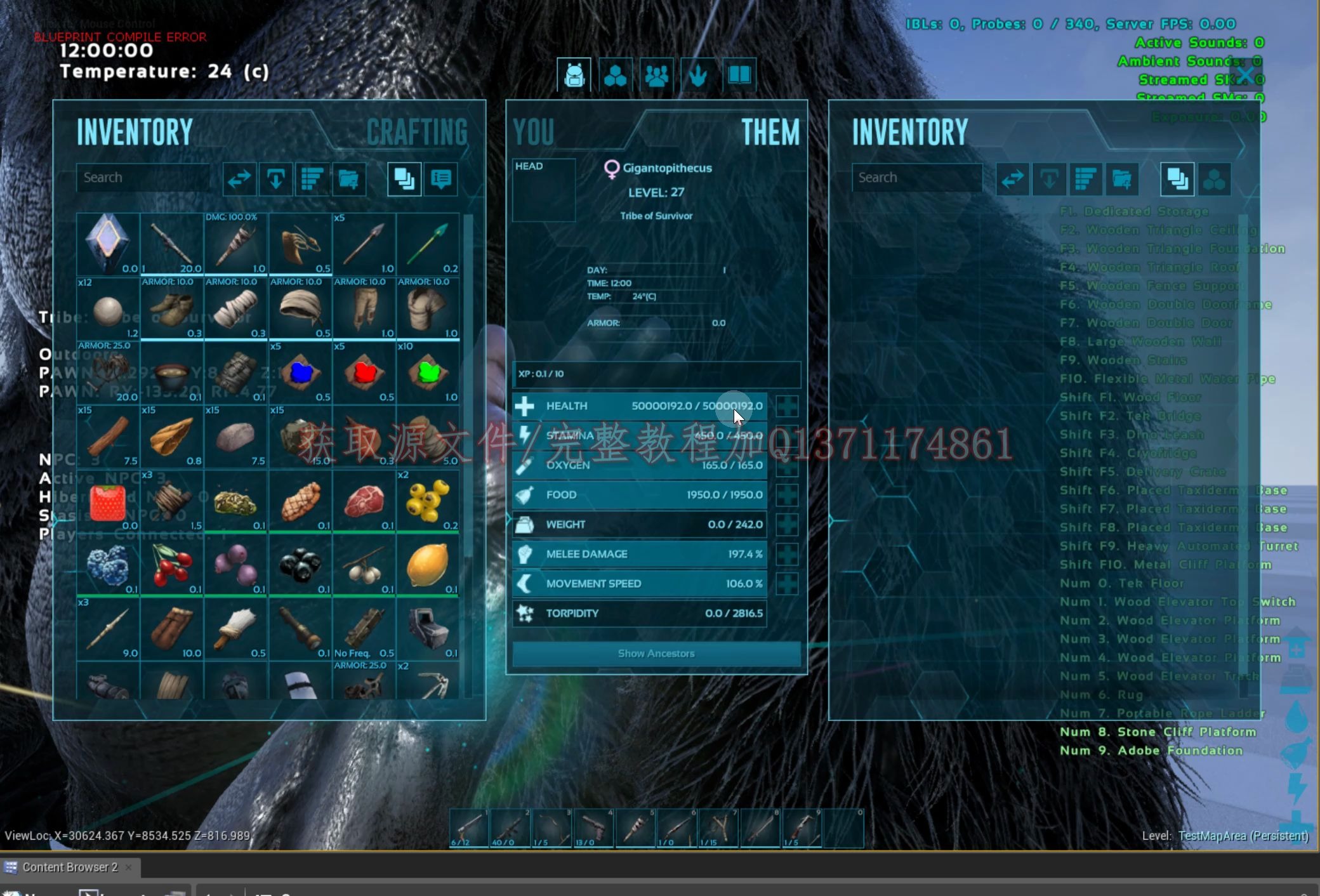The height and width of the screenshot is (896, 1320).
Task: Click the Show Ancestors button
Action: tap(656, 654)
